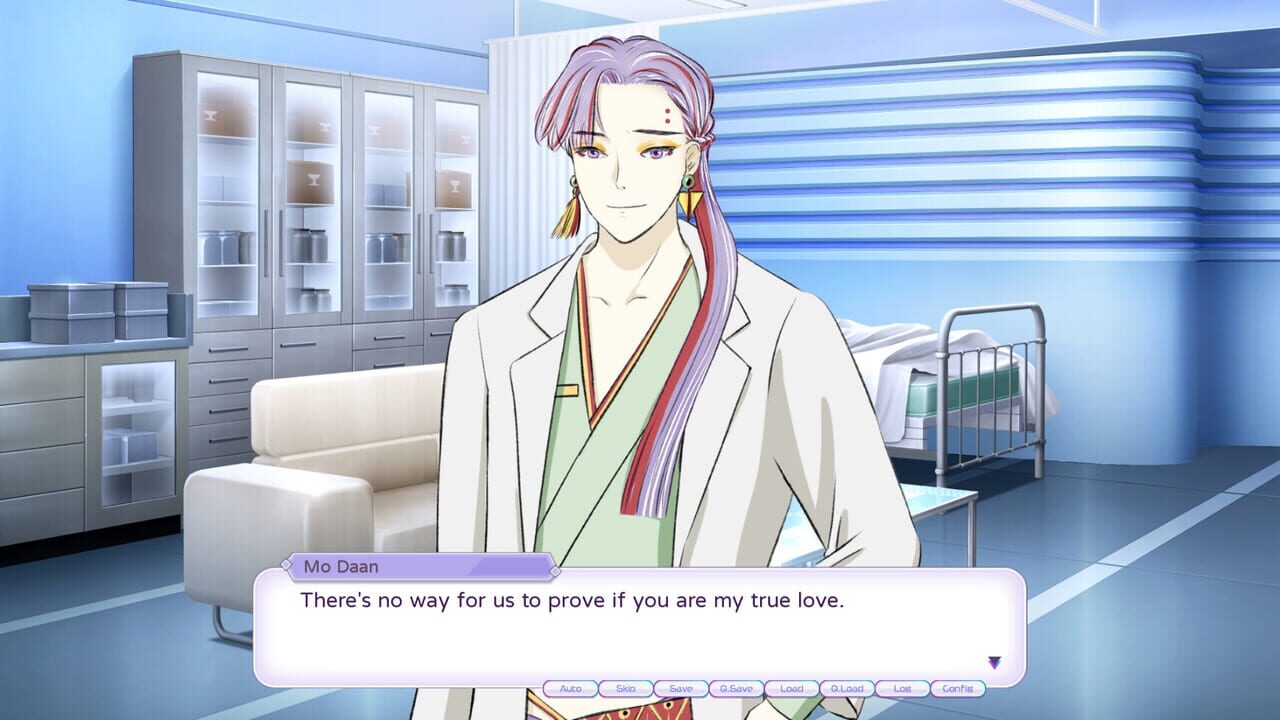Image resolution: width=1280 pixels, height=720 pixels.
Task: Open the Log history
Action: (903, 688)
